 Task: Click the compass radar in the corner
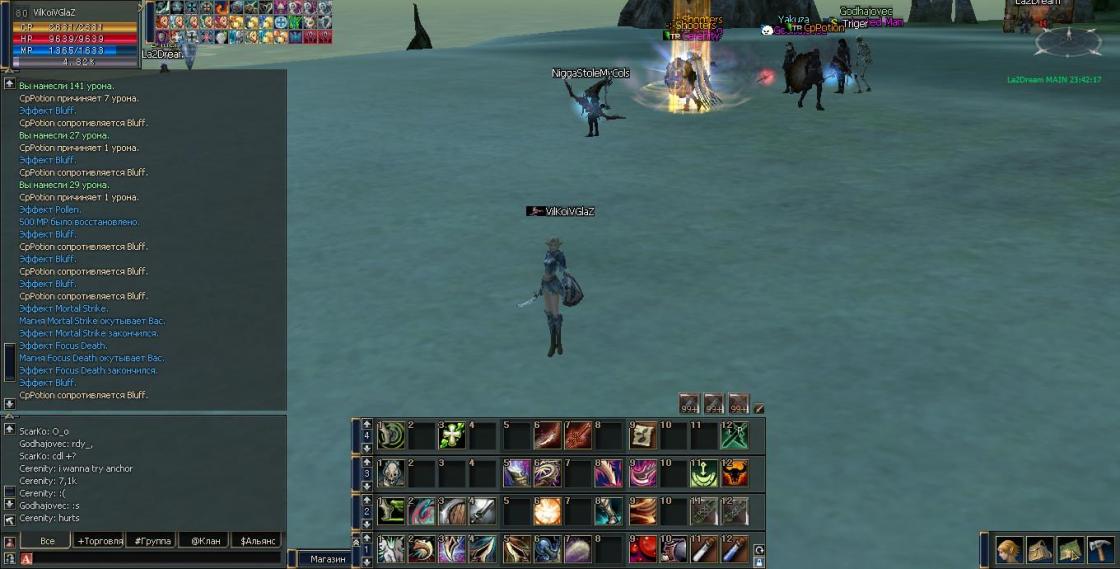click(x=1068, y=41)
